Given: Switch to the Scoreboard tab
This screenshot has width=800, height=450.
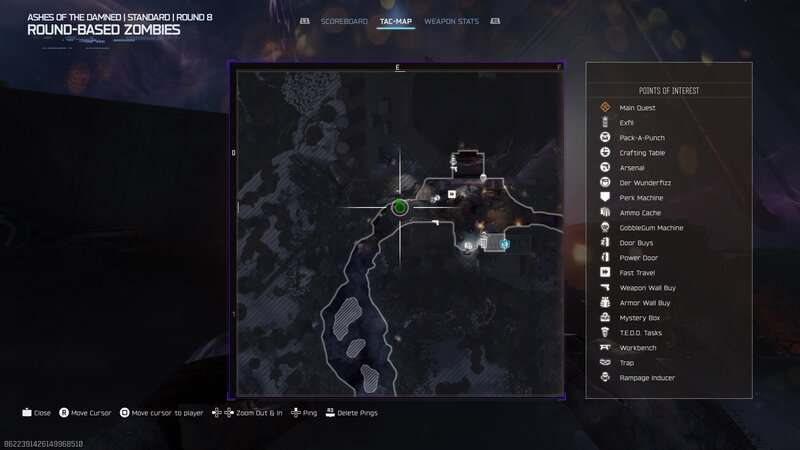Looking at the screenshot, I should (344, 20).
